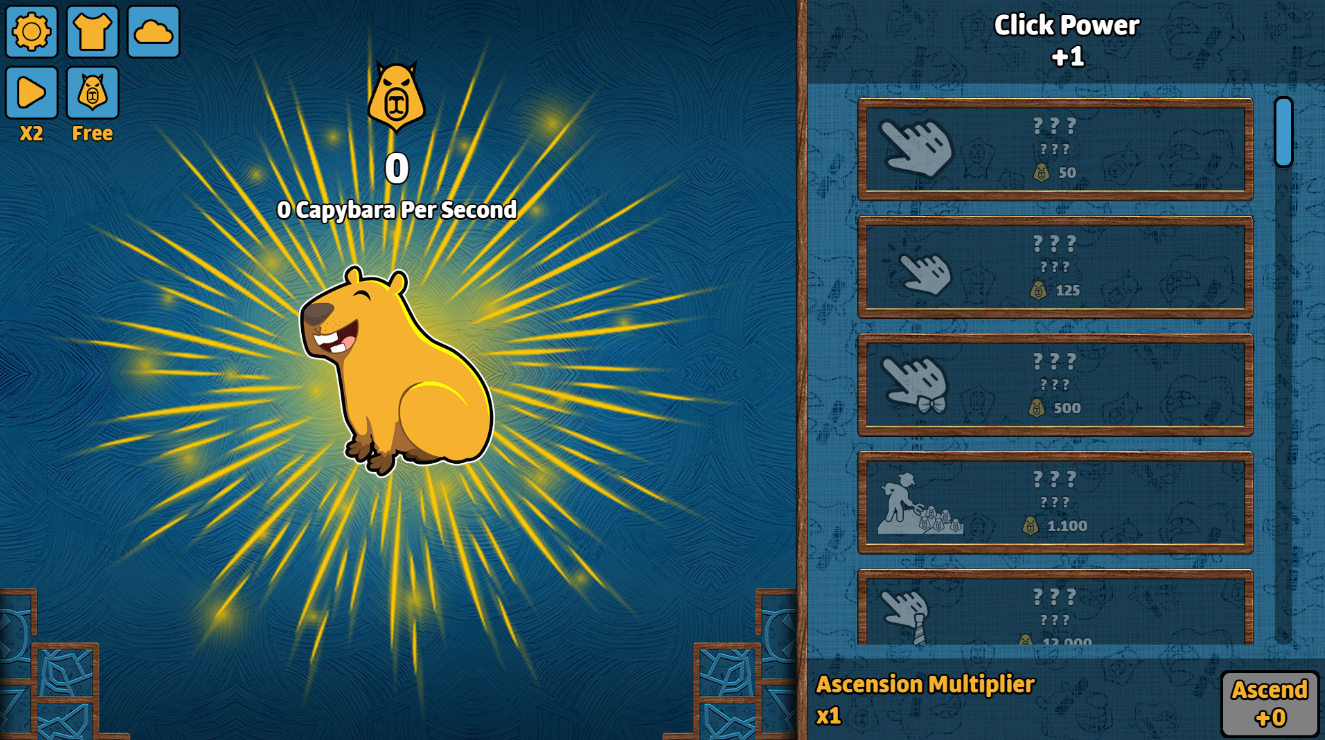Buy the farmer upgrade costing 1,100
Screen dimensions: 1325x740
(x=1055, y=497)
